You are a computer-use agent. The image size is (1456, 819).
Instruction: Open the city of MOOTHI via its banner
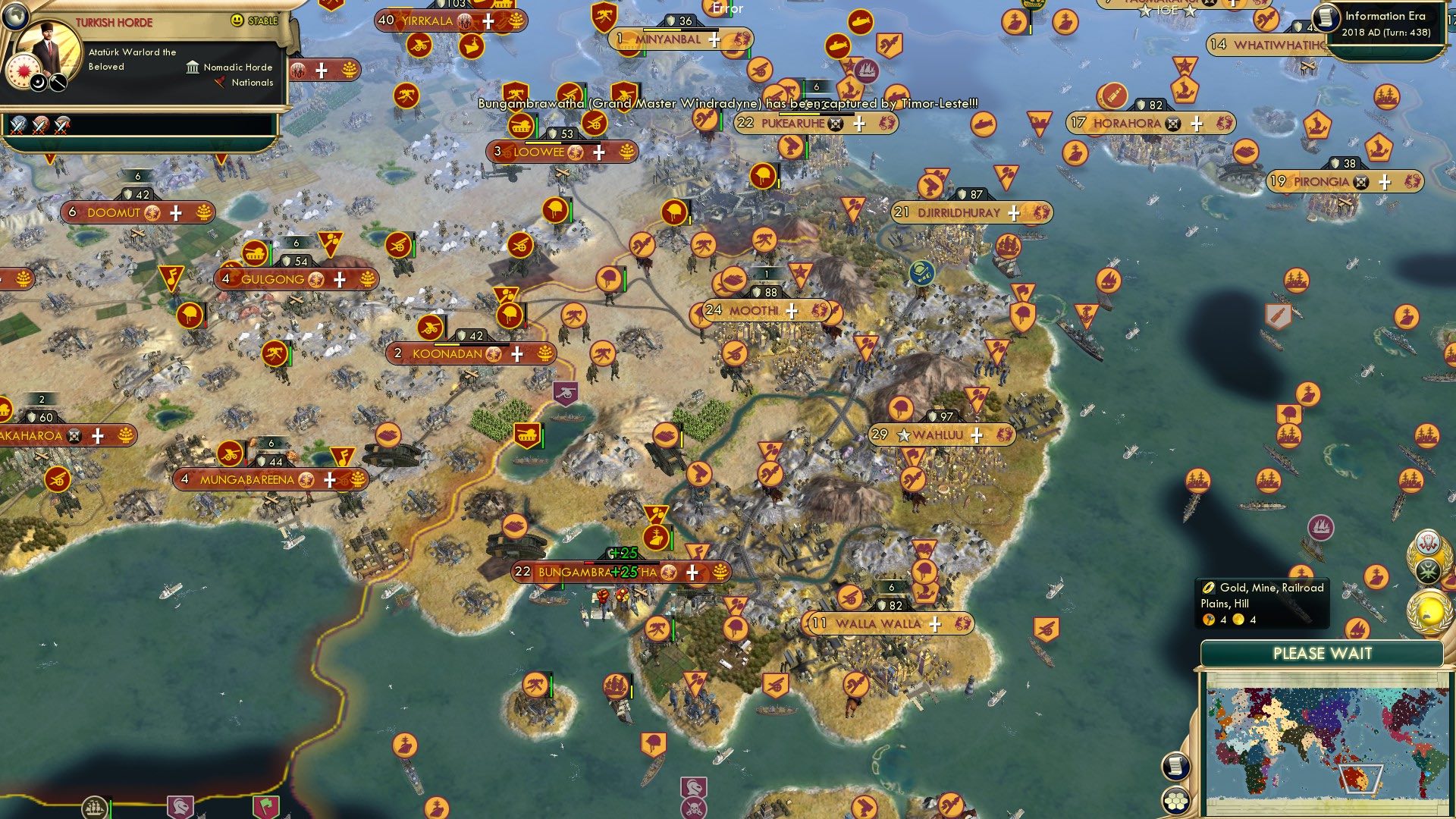point(754,310)
